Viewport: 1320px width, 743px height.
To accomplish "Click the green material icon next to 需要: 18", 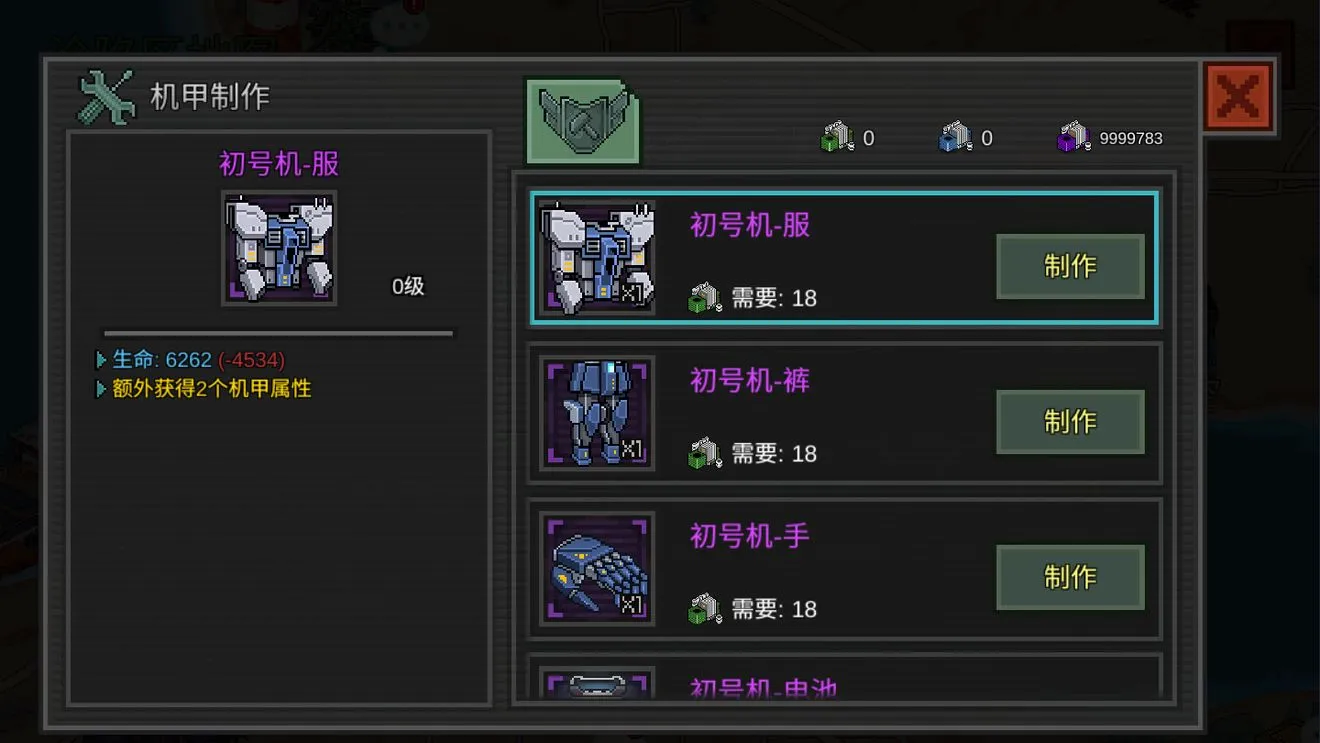I will click(x=703, y=297).
